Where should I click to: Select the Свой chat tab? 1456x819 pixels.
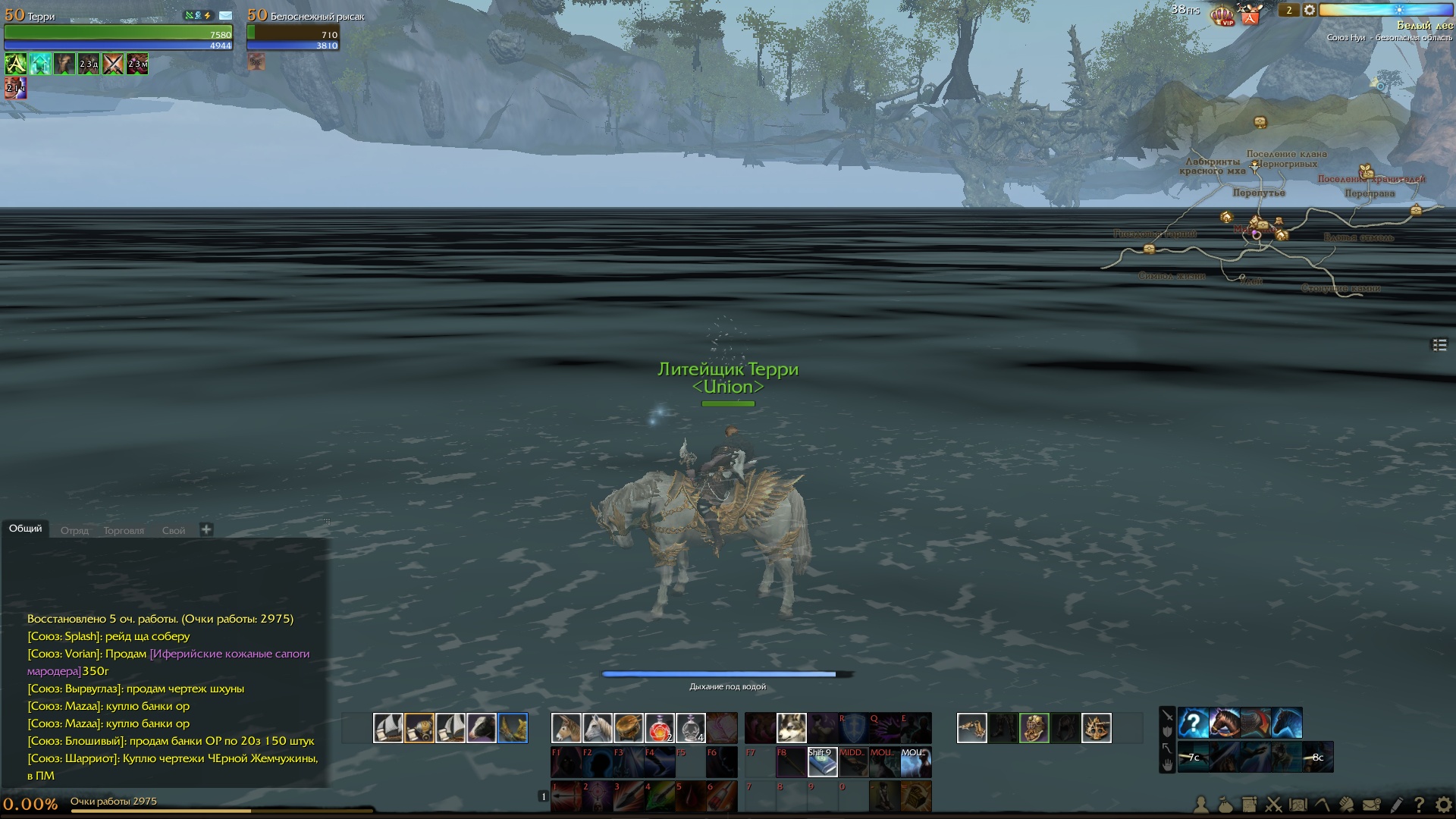pyautogui.click(x=174, y=531)
